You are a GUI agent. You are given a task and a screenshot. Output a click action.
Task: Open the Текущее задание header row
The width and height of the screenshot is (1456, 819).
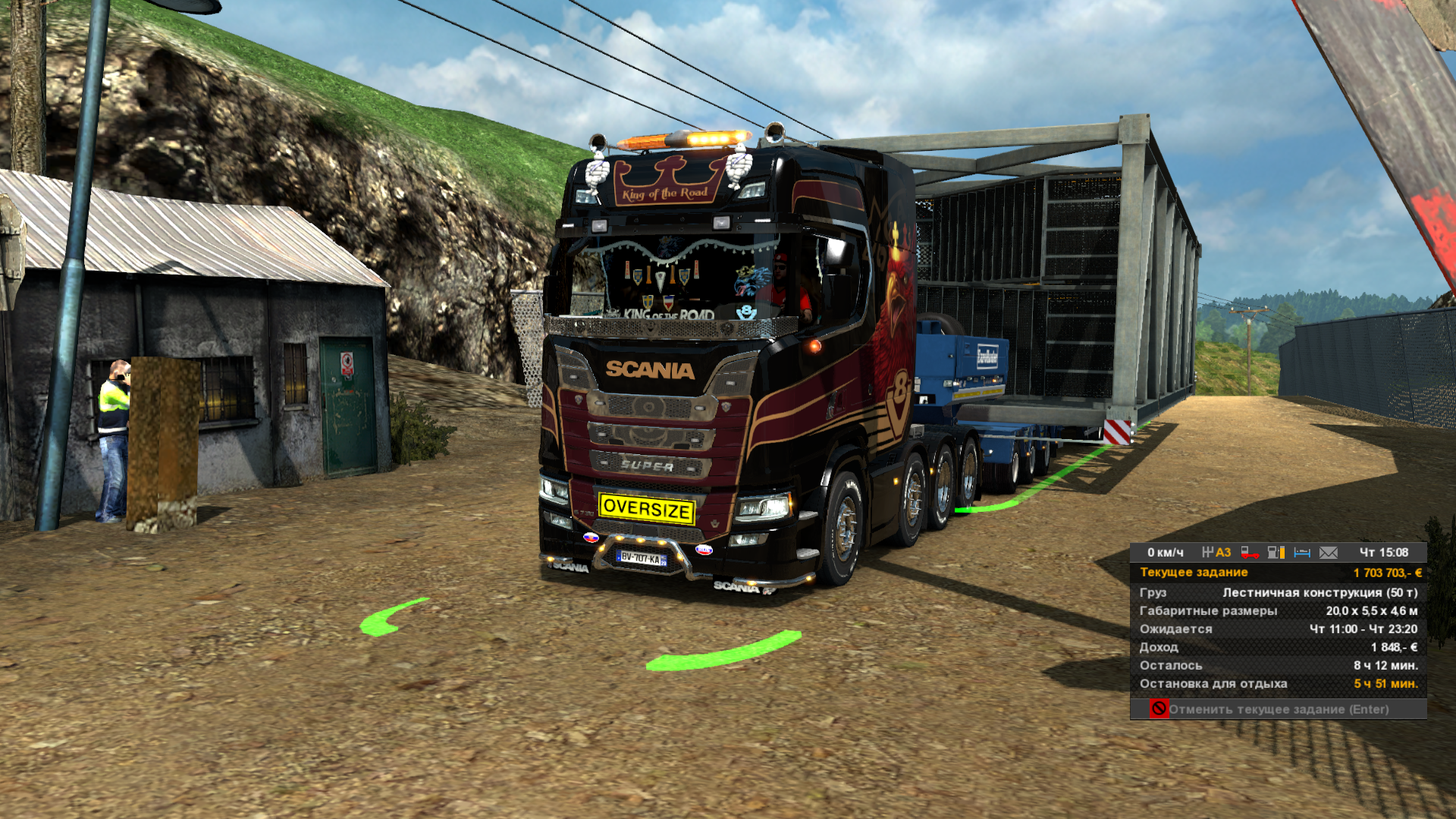(1279, 573)
